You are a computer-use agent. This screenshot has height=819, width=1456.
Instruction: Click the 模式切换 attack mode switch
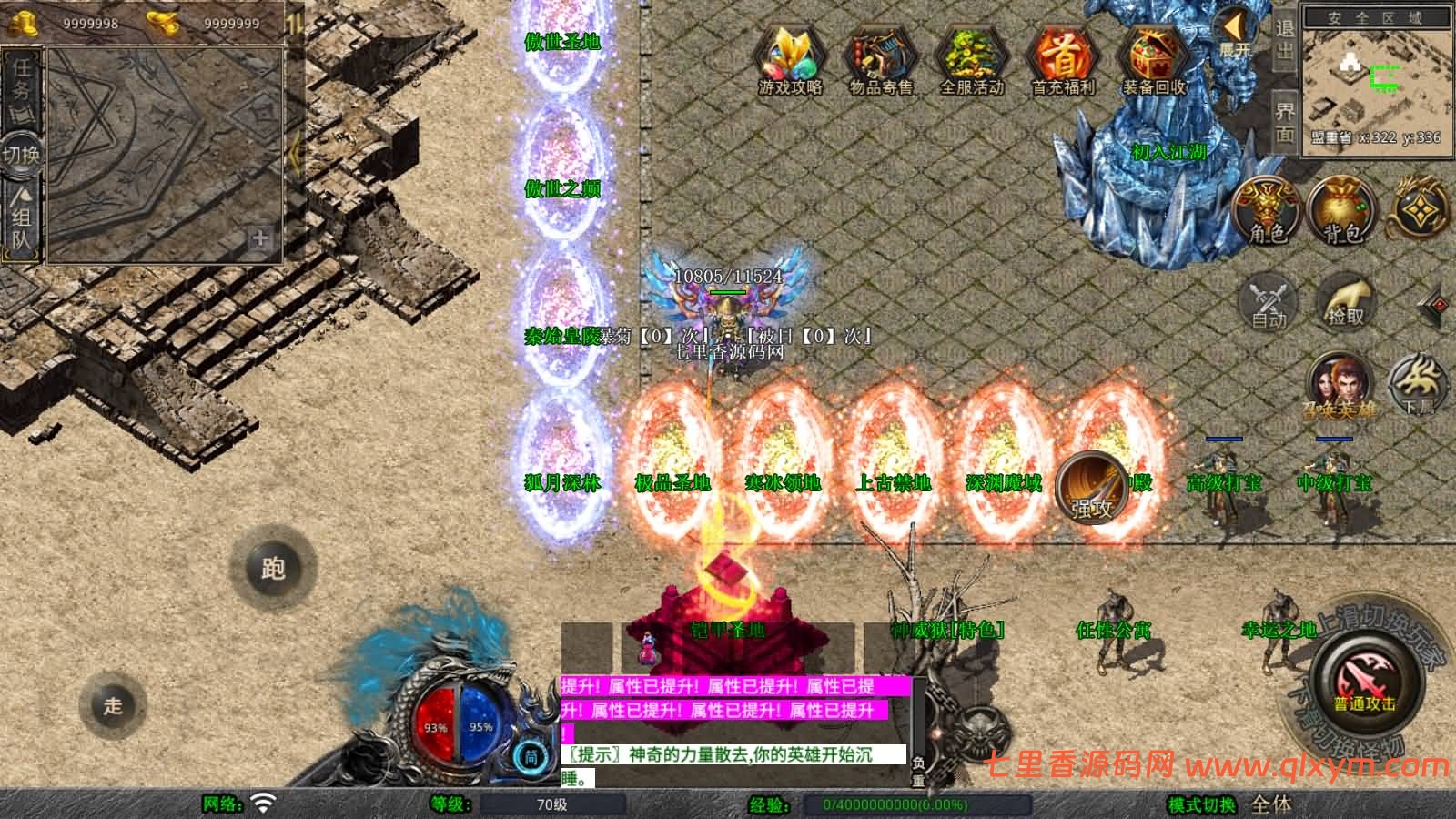pos(1202,804)
